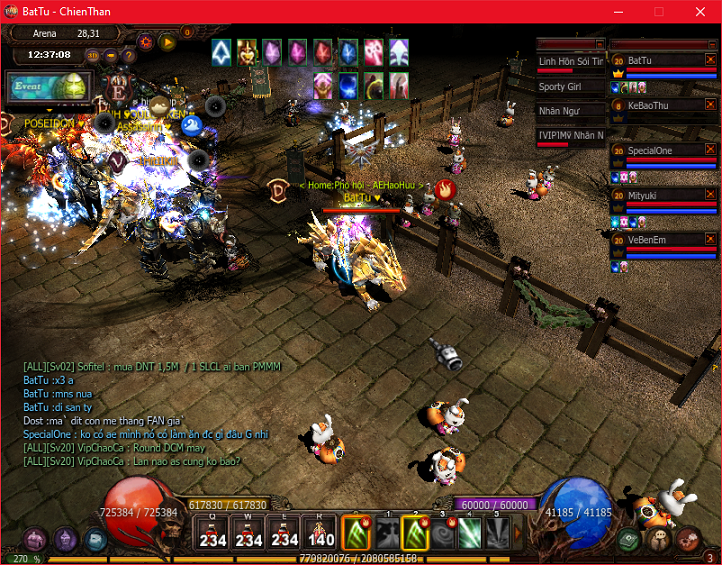This screenshot has width=722, height=565.
Task: Close the BatTu - ChienThan game window
Action: [703, 11]
